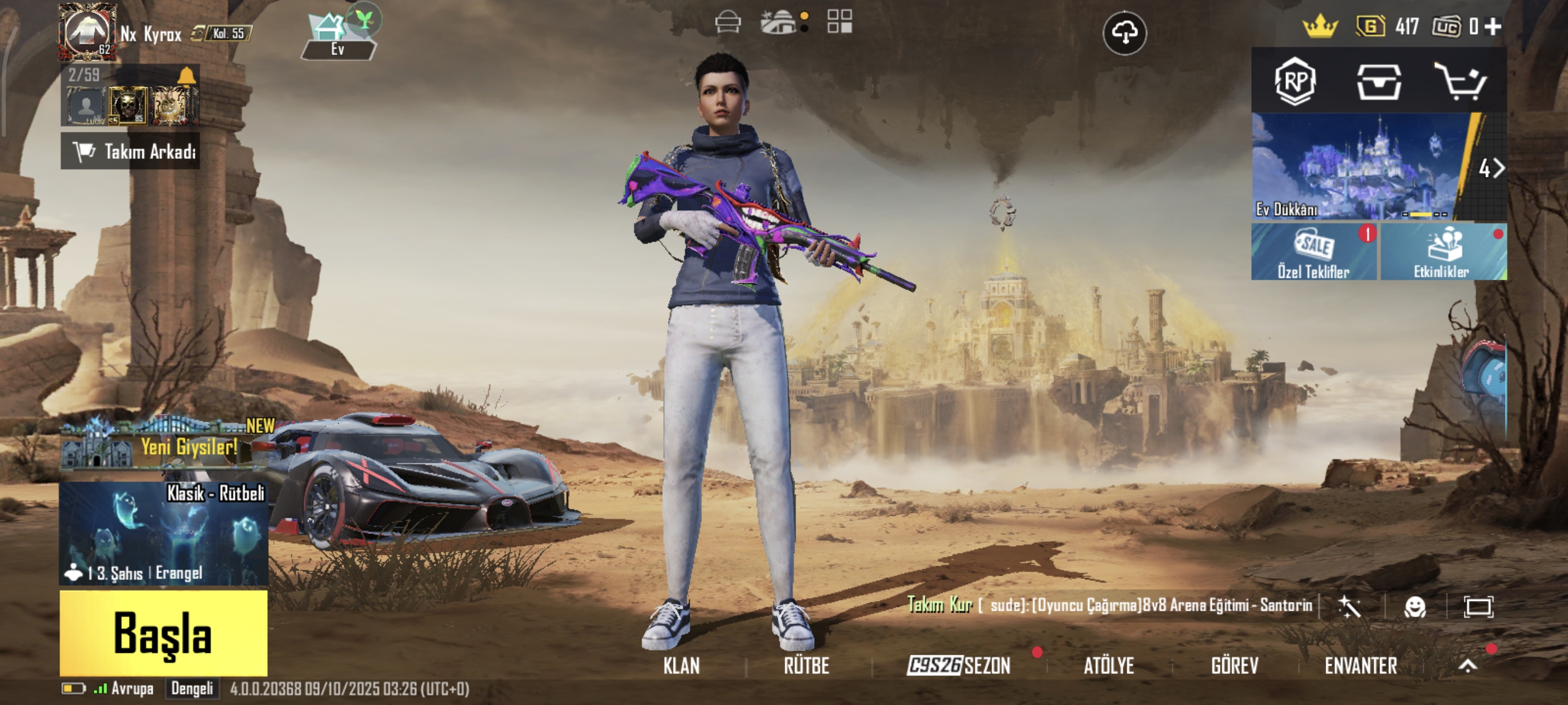Open the crate chest icon
The image size is (1568, 705).
[1379, 81]
